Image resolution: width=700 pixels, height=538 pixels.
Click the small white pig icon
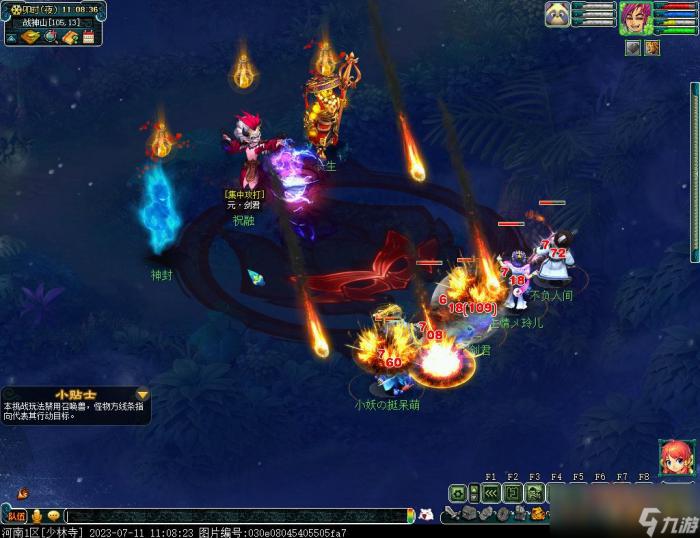426,515
